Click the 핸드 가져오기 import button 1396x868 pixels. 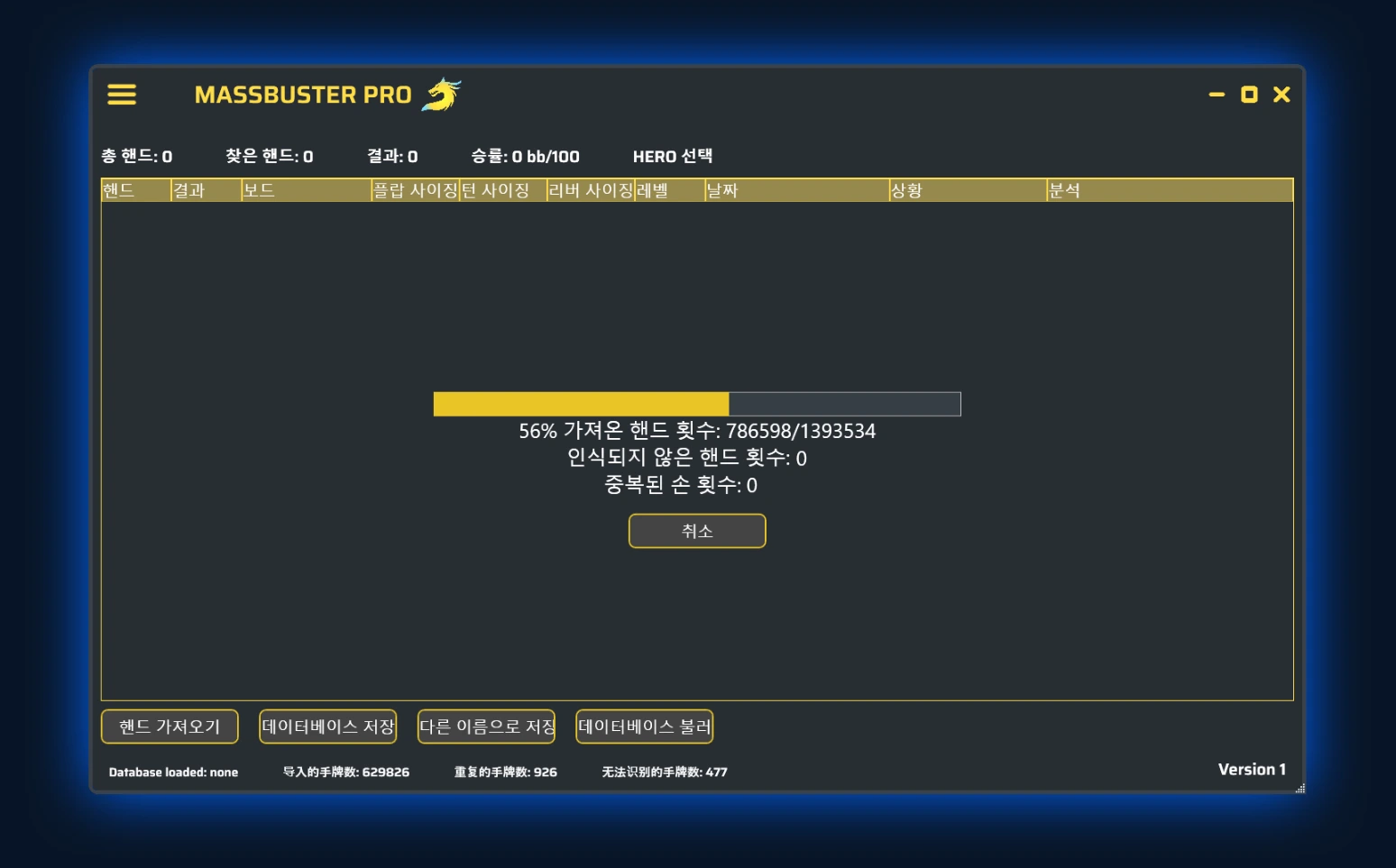(169, 726)
